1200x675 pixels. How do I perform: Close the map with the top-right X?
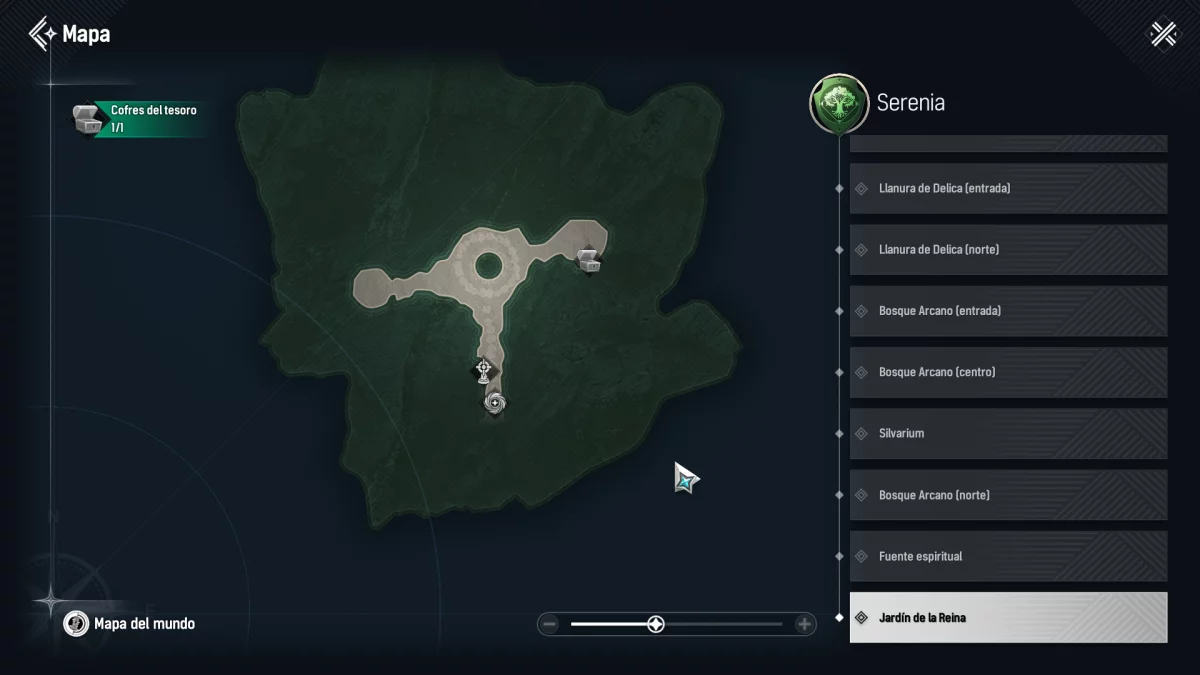click(x=1164, y=34)
